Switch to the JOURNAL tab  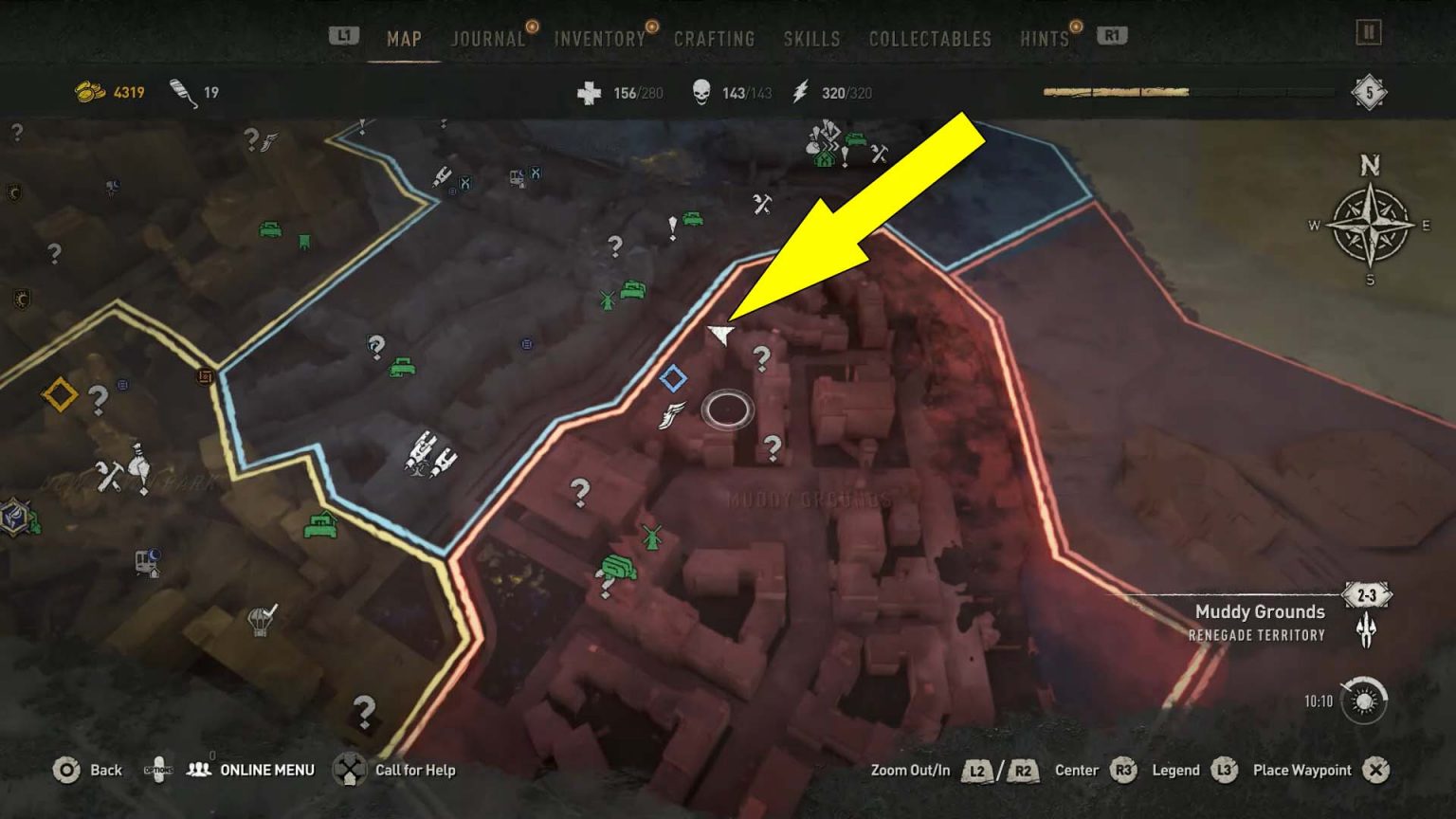pyautogui.click(x=487, y=39)
